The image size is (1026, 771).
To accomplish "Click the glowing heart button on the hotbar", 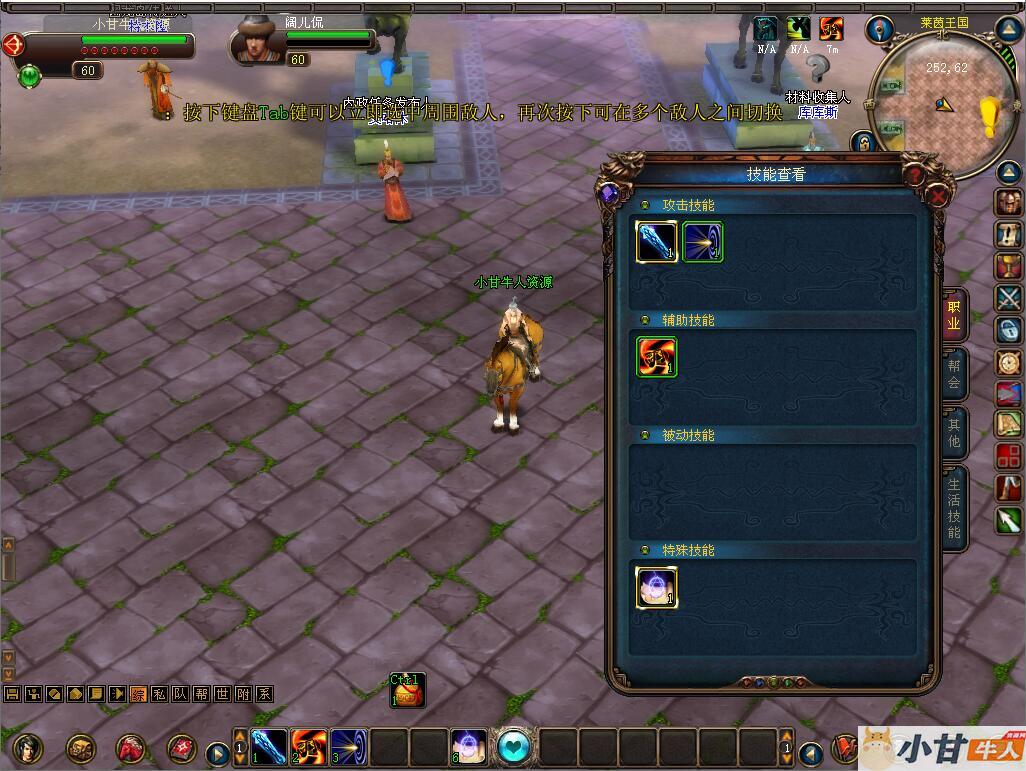I will click(x=514, y=747).
